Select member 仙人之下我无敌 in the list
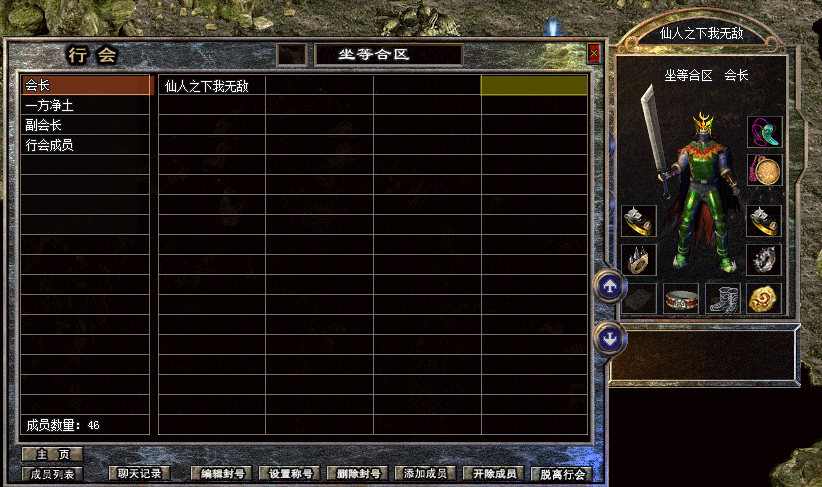Viewport: 822px width, 487px height. pyautogui.click(x=211, y=86)
